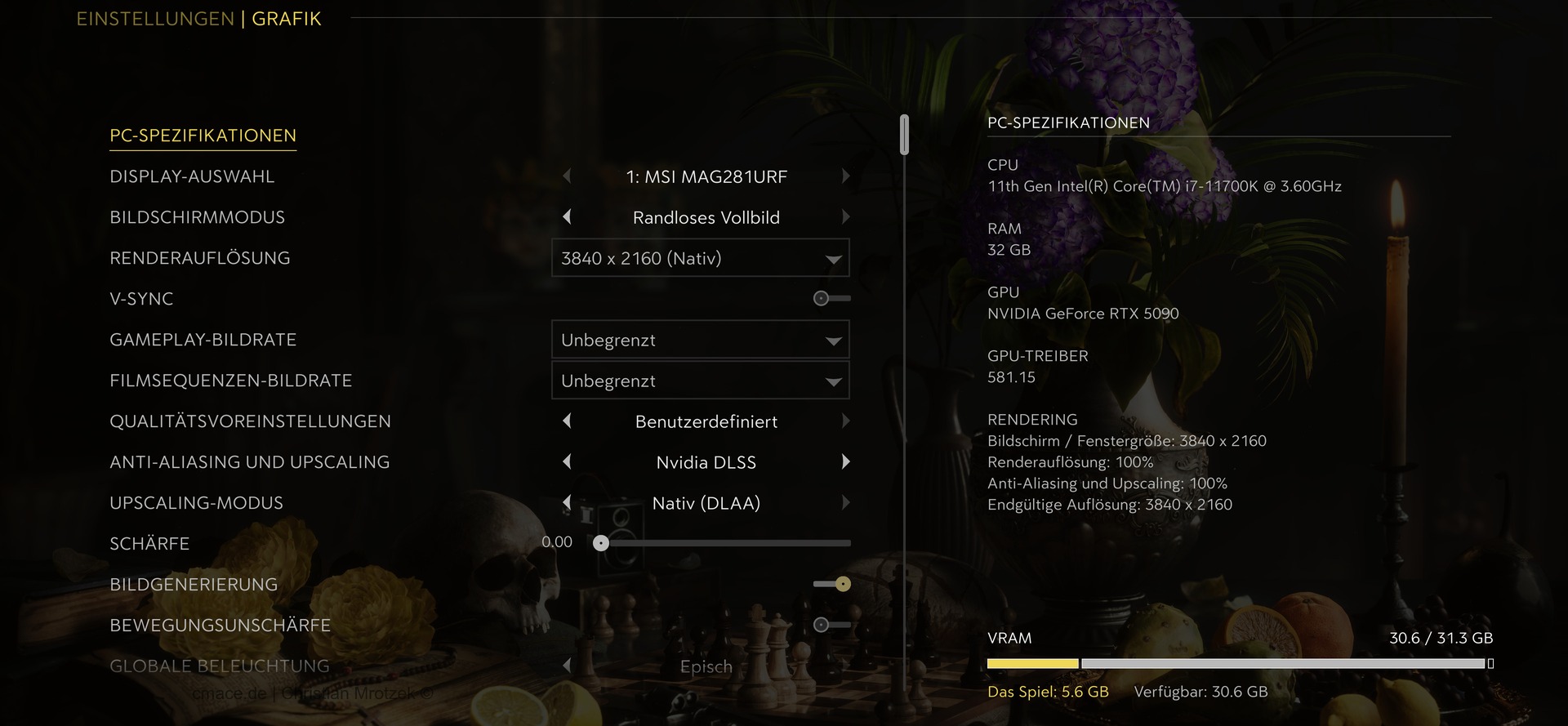Choose next anti-aliasing method after Nvidia DLSS

(845, 462)
